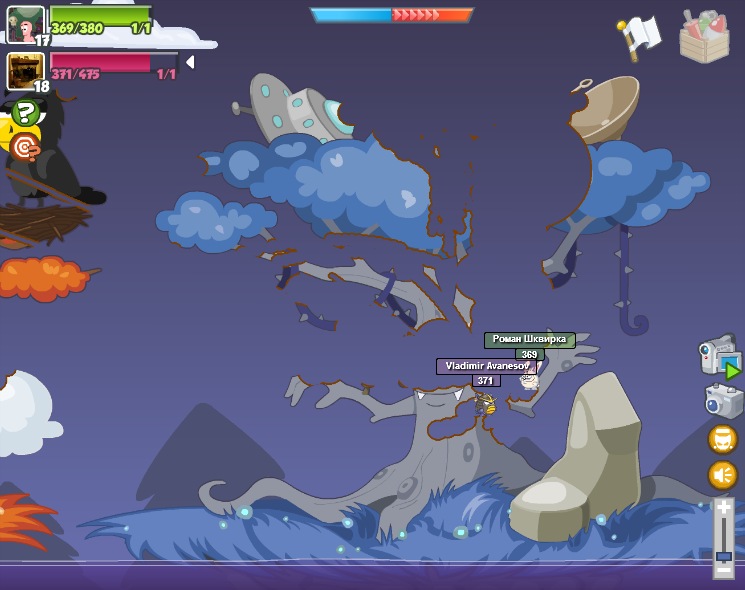Screen dimensions: 745x590
Task: Open the orange target hint button
Action: coord(24,149)
